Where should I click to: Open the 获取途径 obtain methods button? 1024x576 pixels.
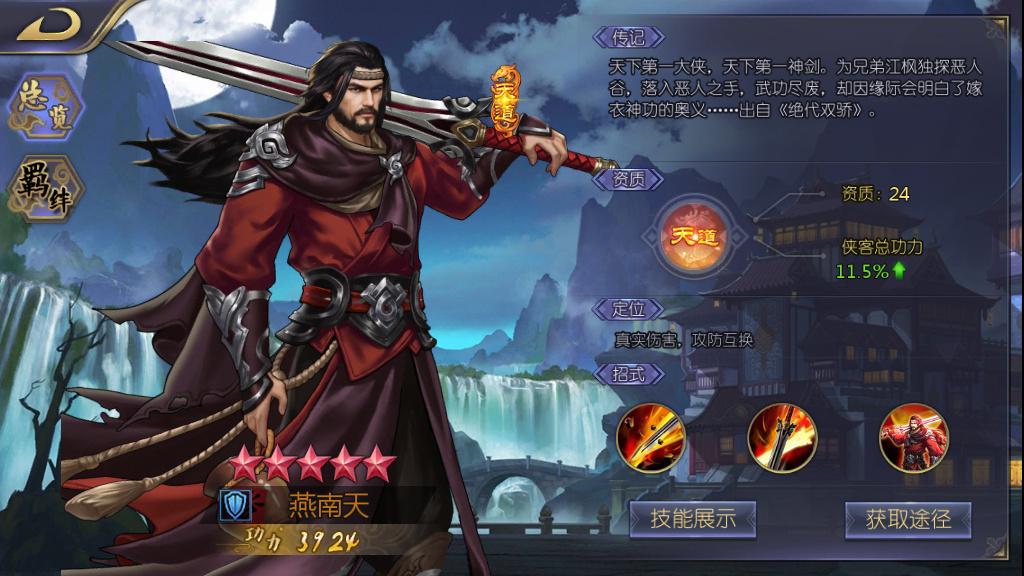pos(907,519)
